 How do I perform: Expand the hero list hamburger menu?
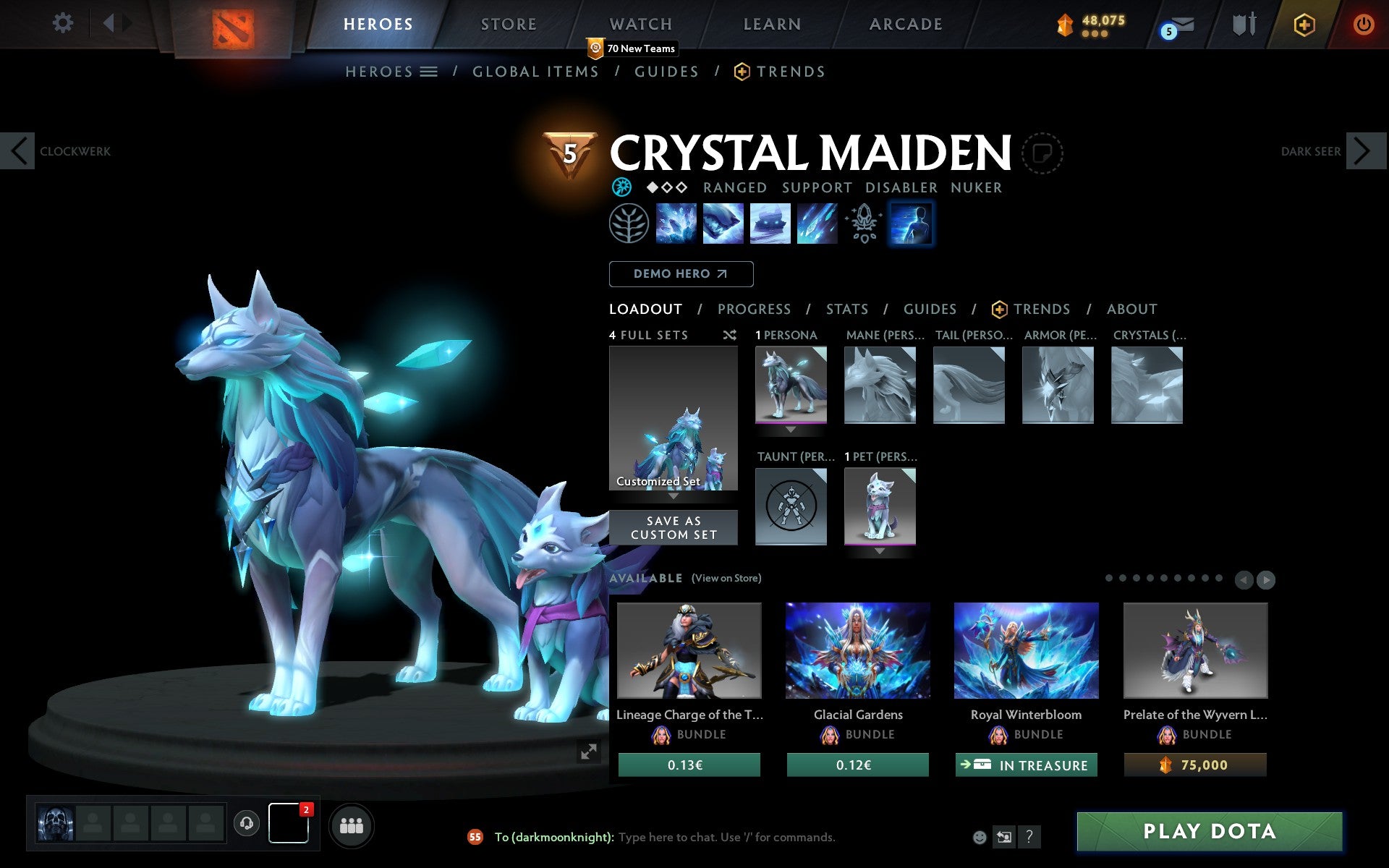429,72
